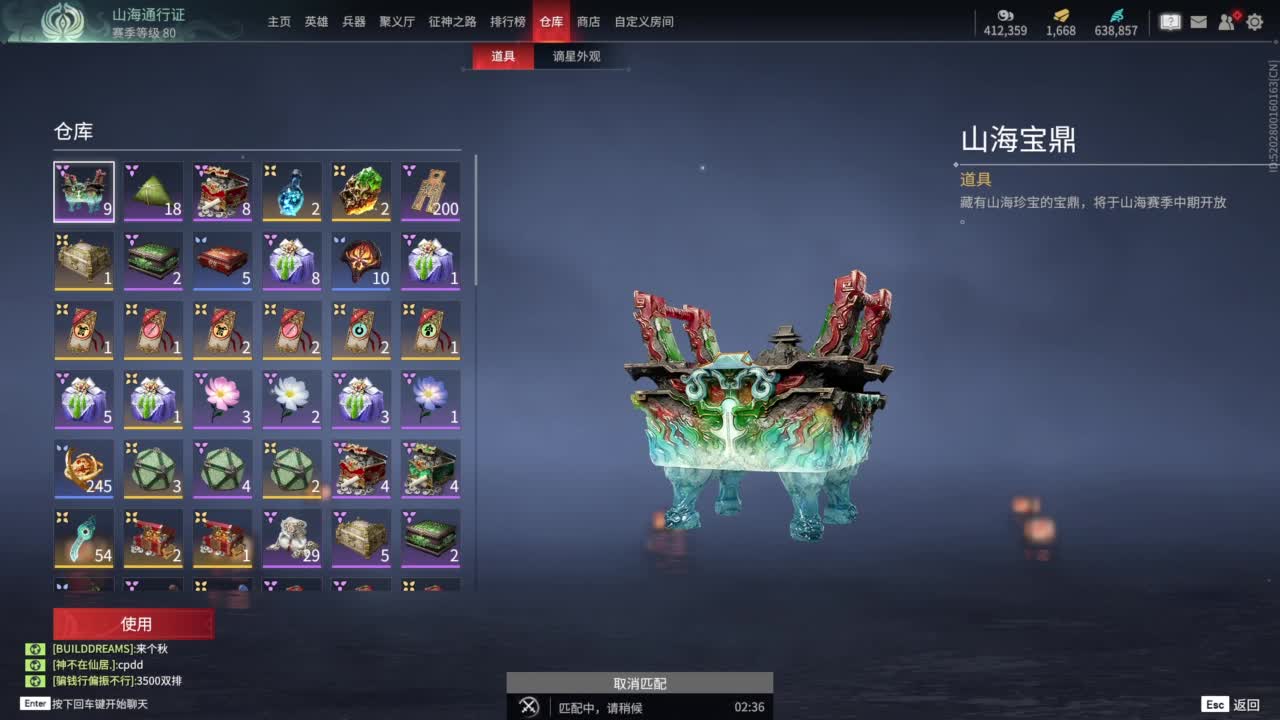The height and width of the screenshot is (720, 1280).
Task: Open the friends list icon
Action: (x=1226, y=20)
